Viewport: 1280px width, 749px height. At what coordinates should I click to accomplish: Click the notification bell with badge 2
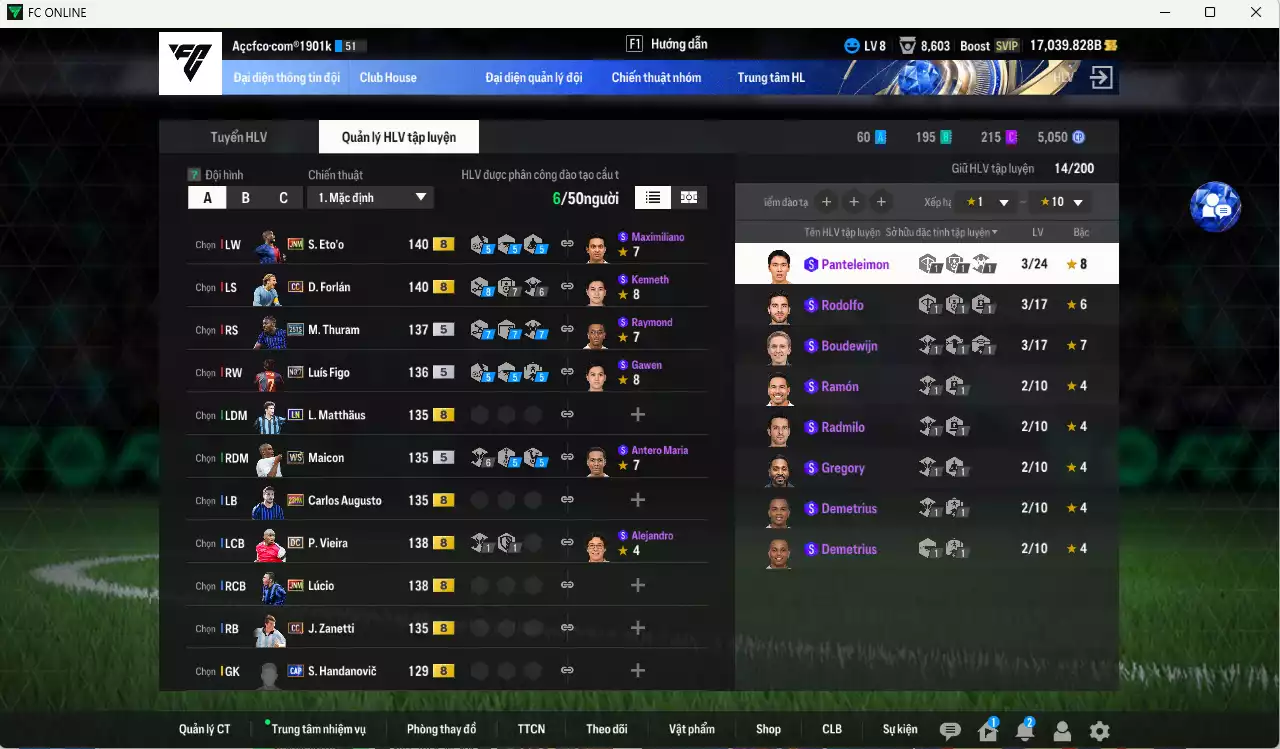click(x=1024, y=731)
